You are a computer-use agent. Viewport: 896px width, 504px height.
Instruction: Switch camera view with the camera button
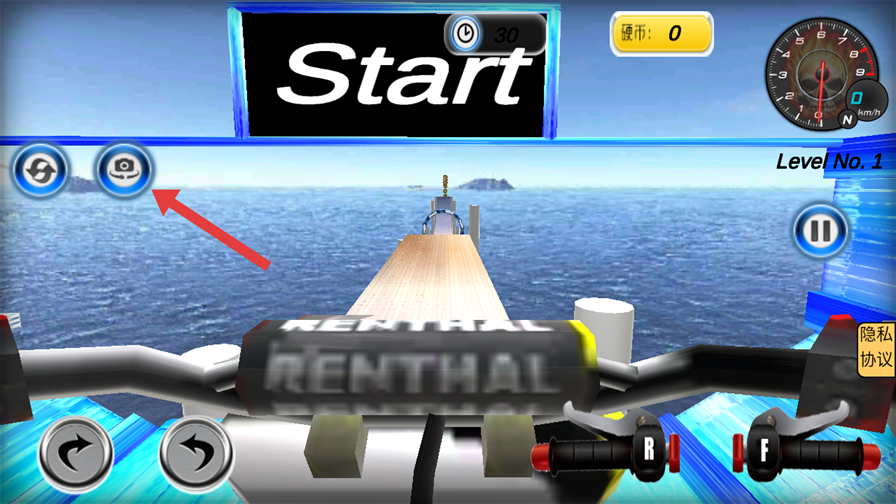pyautogui.click(x=124, y=168)
